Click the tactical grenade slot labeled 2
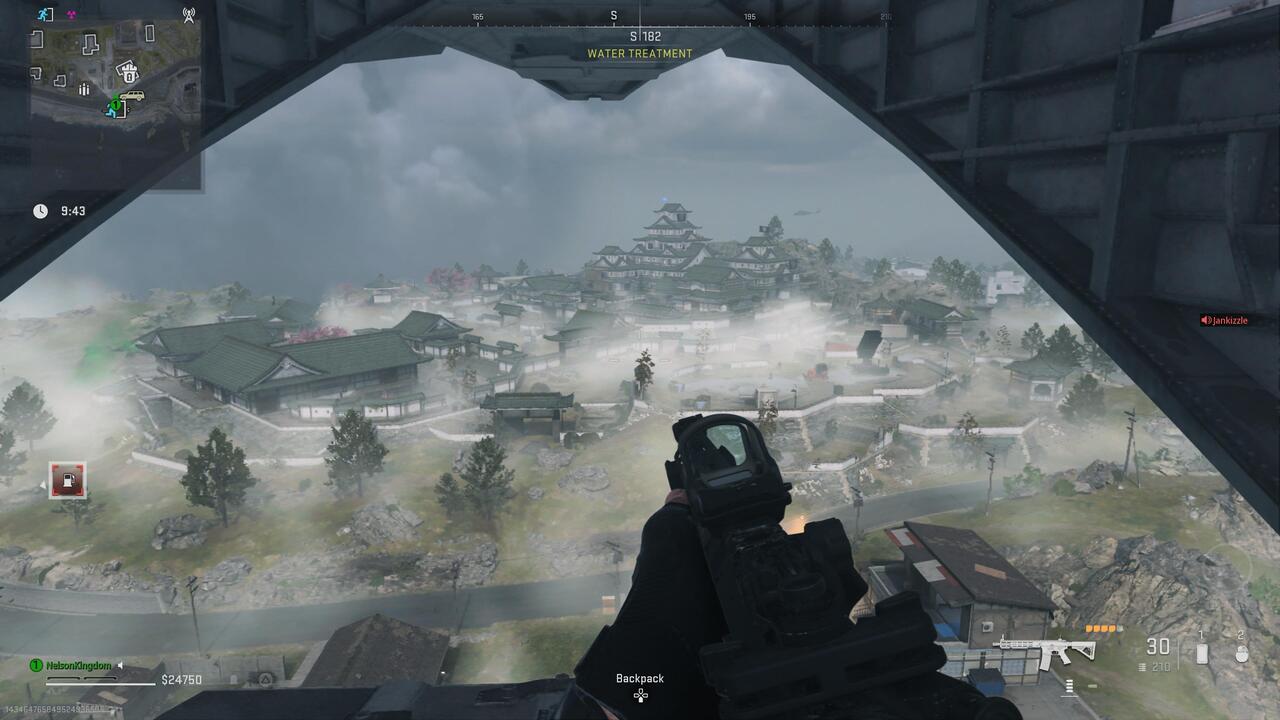1280x720 pixels. click(1241, 653)
